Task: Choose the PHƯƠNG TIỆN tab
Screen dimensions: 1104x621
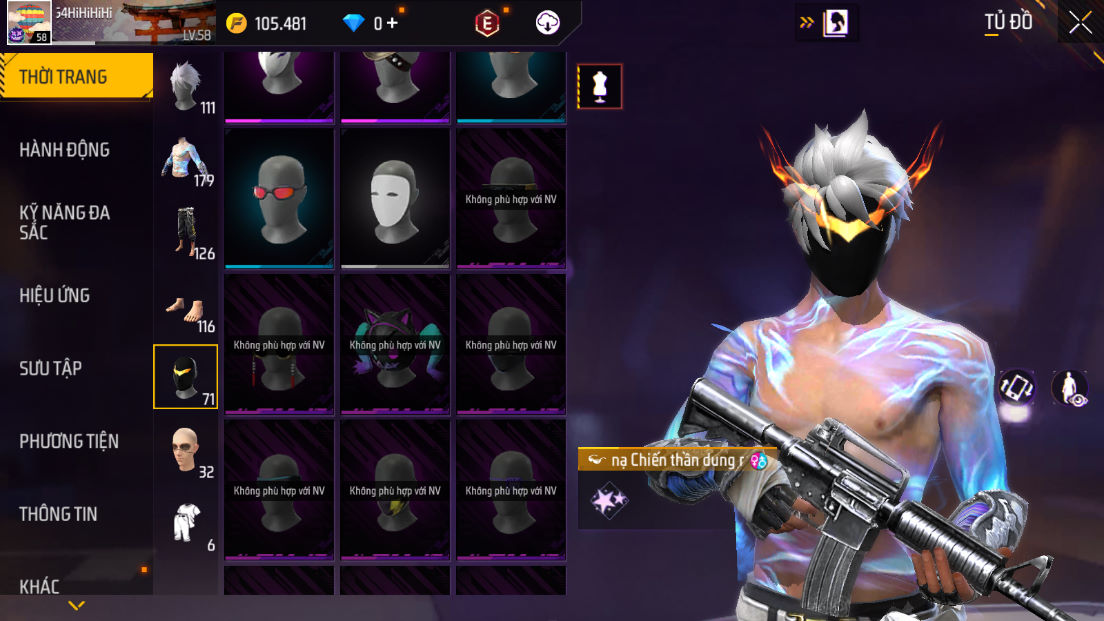Action: tap(69, 441)
